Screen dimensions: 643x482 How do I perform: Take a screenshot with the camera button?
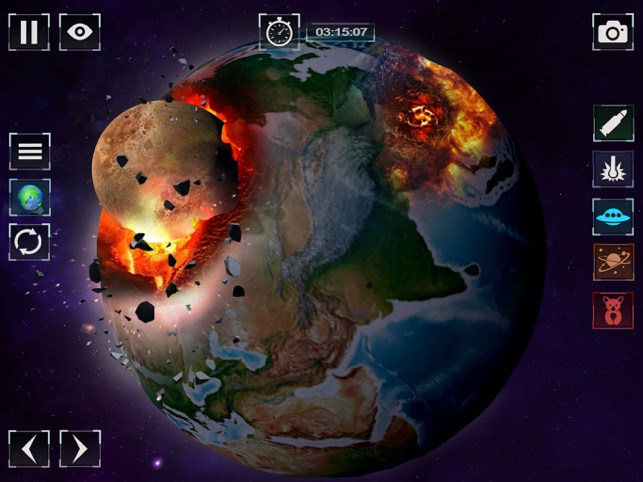tap(612, 32)
